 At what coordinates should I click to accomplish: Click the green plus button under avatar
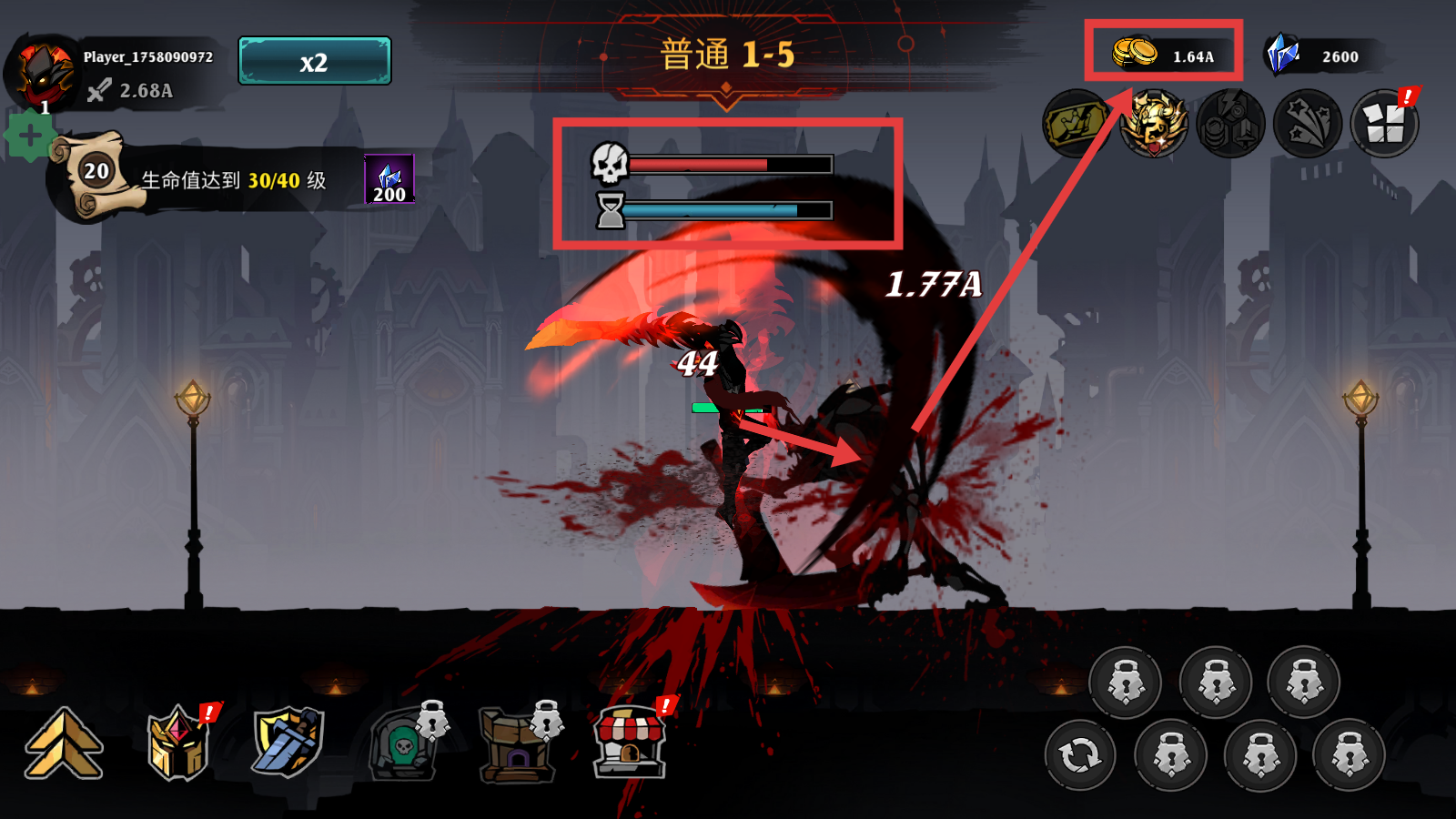[x=30, y=136]
